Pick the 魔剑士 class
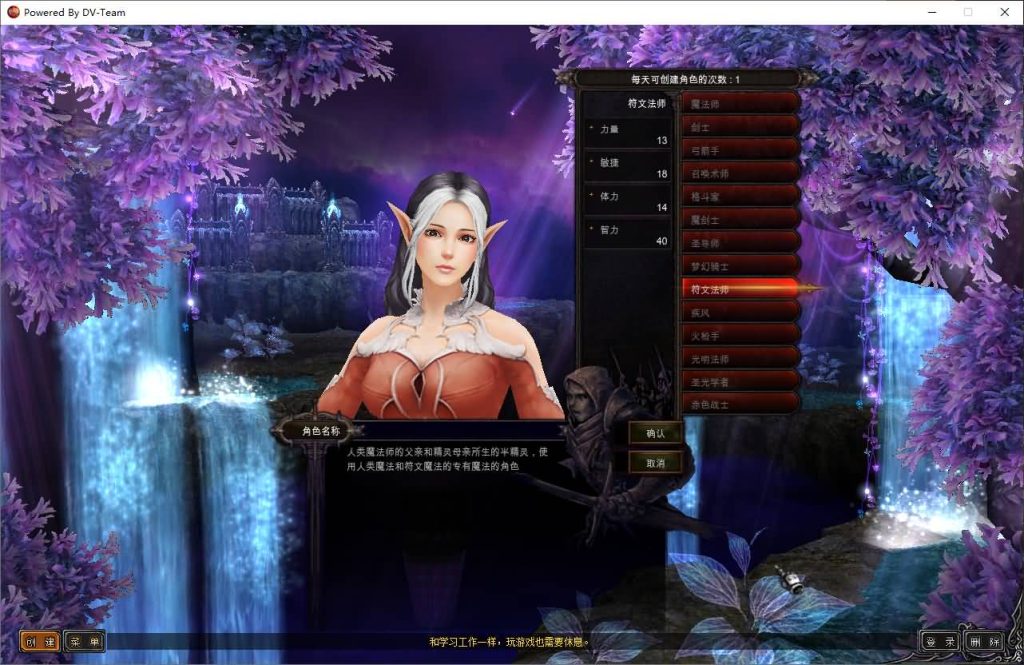1024x665 pixels. coord(740,218)
